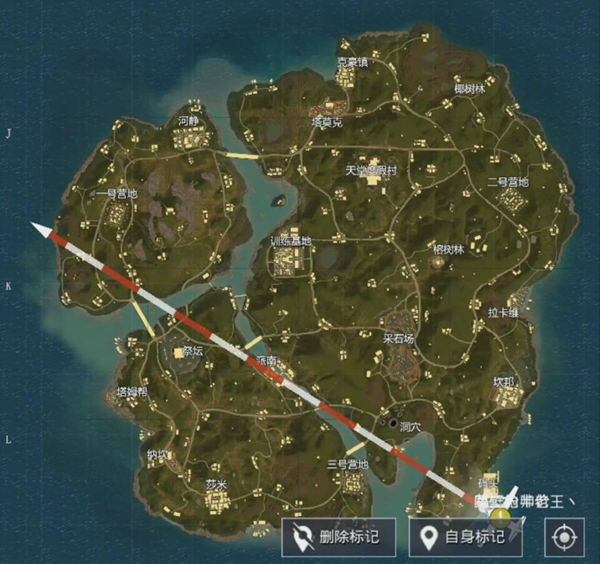Recenter the map with the crosshair icon

tap(563, 537)
